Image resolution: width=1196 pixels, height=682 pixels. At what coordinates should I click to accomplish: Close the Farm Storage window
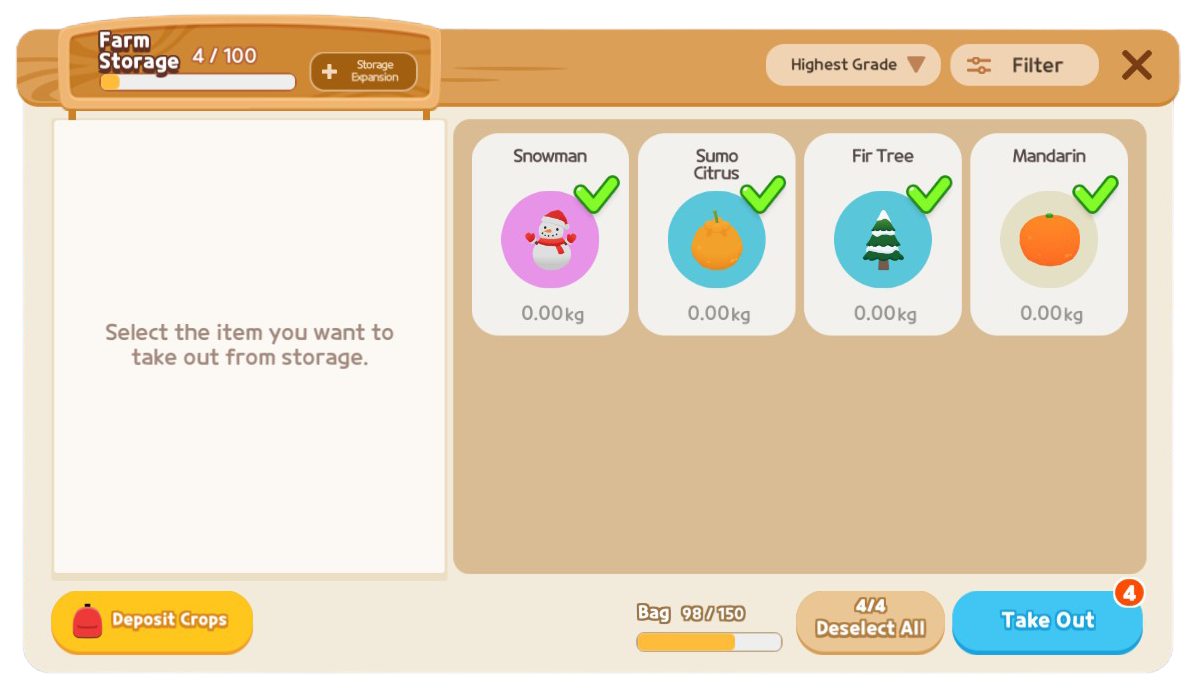(x=1136, y=65)
